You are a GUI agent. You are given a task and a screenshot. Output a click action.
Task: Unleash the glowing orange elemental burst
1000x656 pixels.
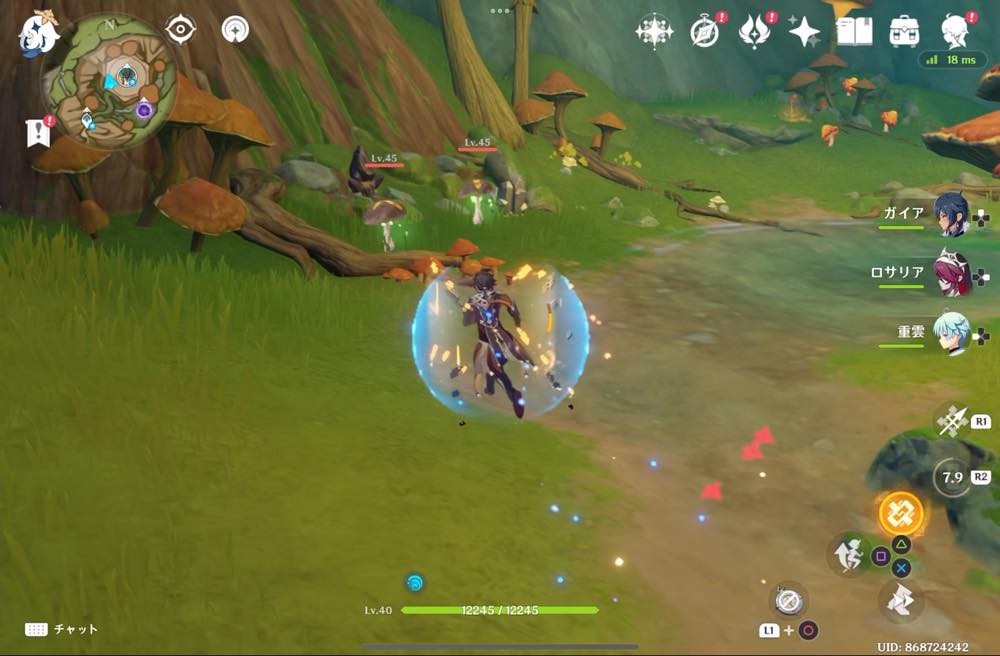pos(900,513)
